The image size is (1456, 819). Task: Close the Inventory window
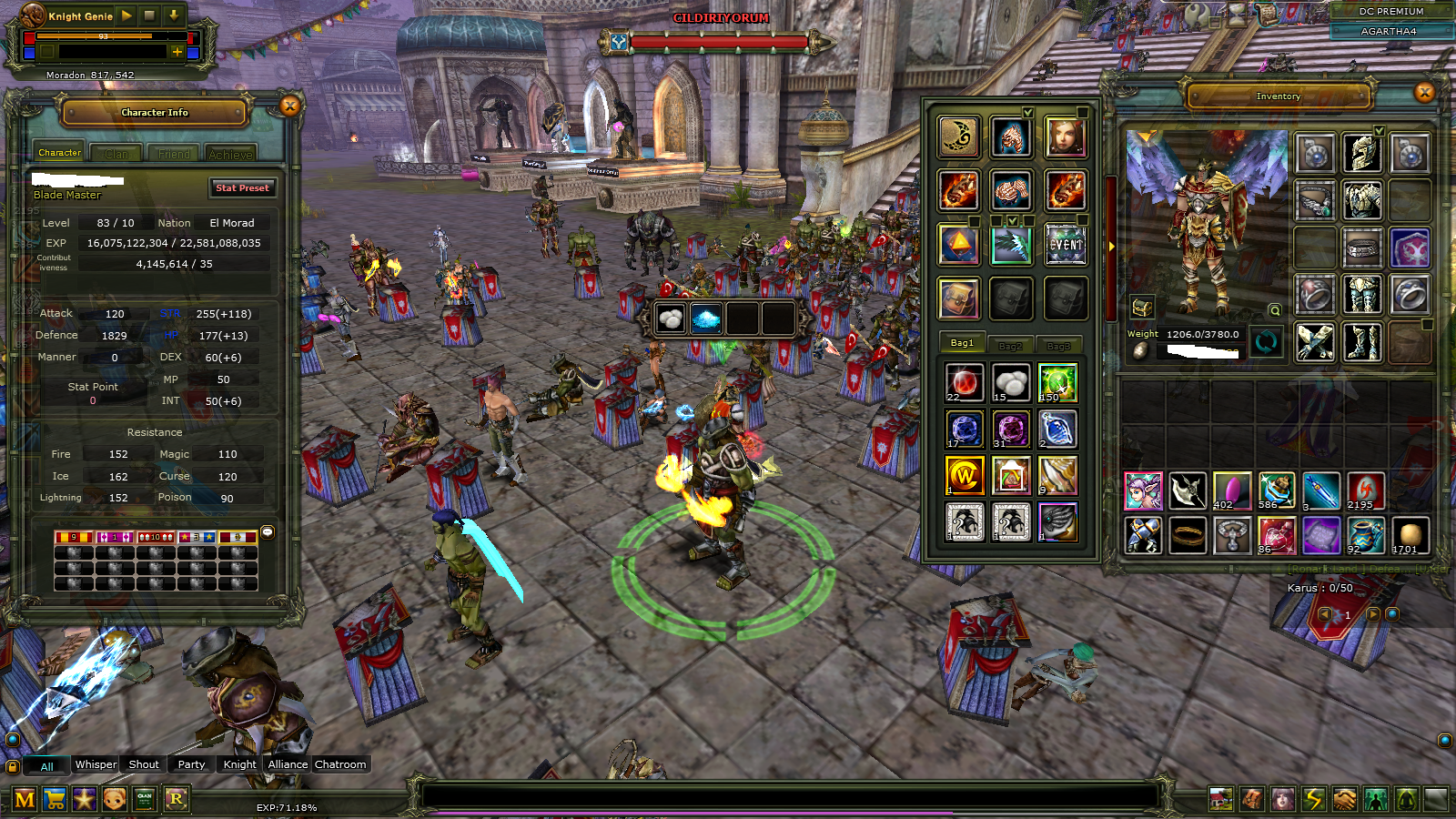(x=1424, y=92)
